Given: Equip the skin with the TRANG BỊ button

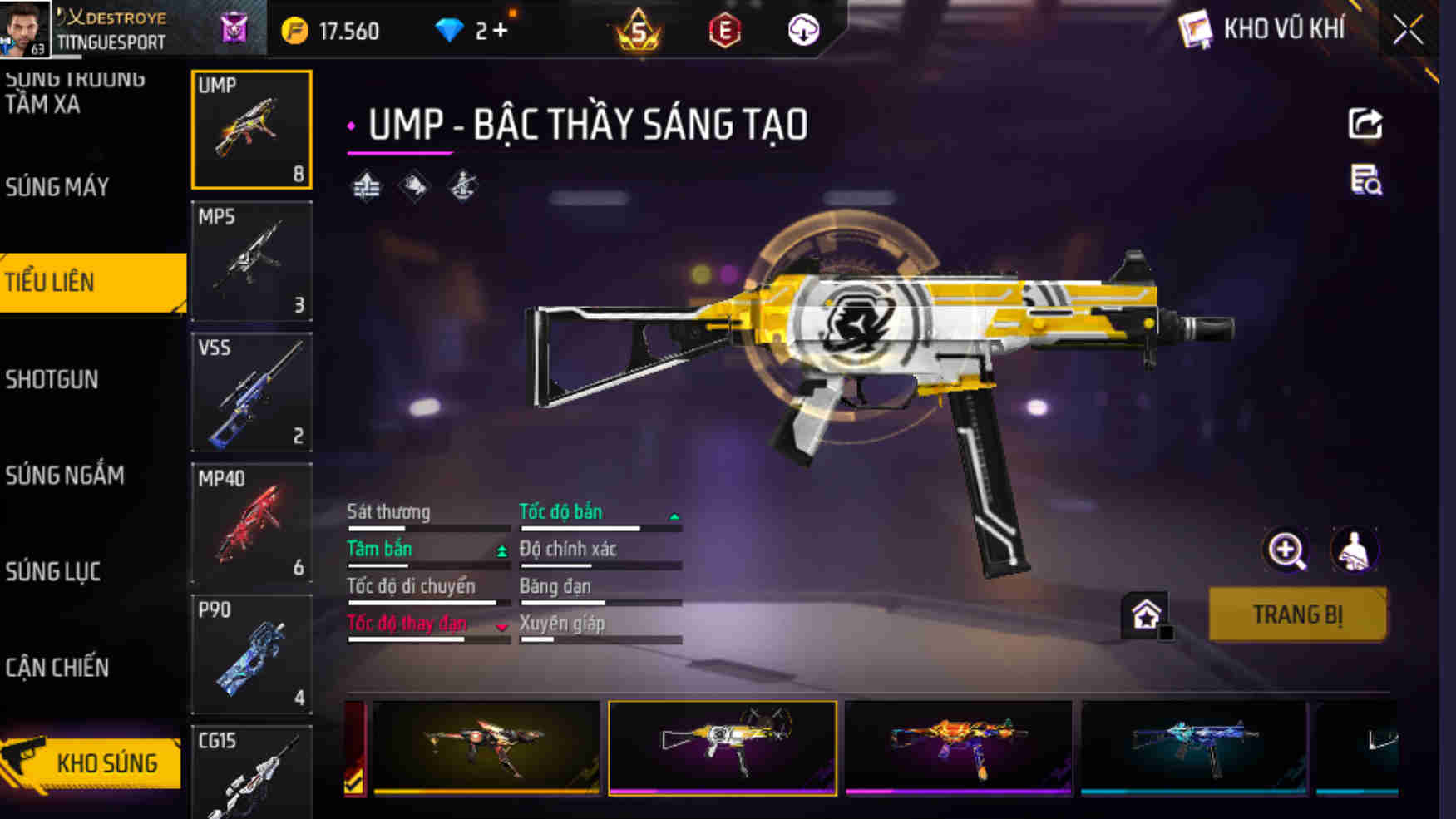Looking at the screenshot, I should click(x=1297, y=614).
